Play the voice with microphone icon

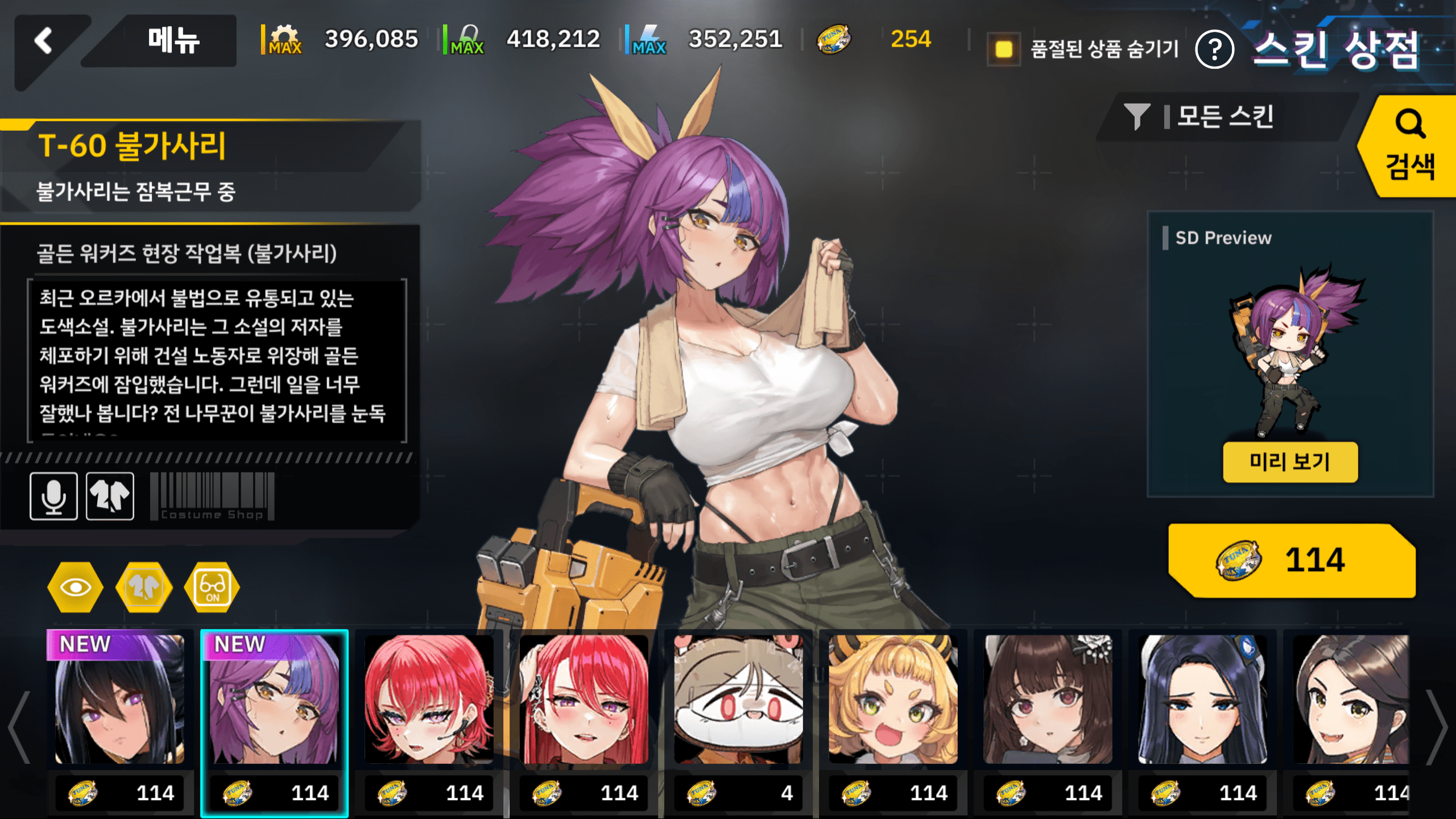tap(53, 496)
